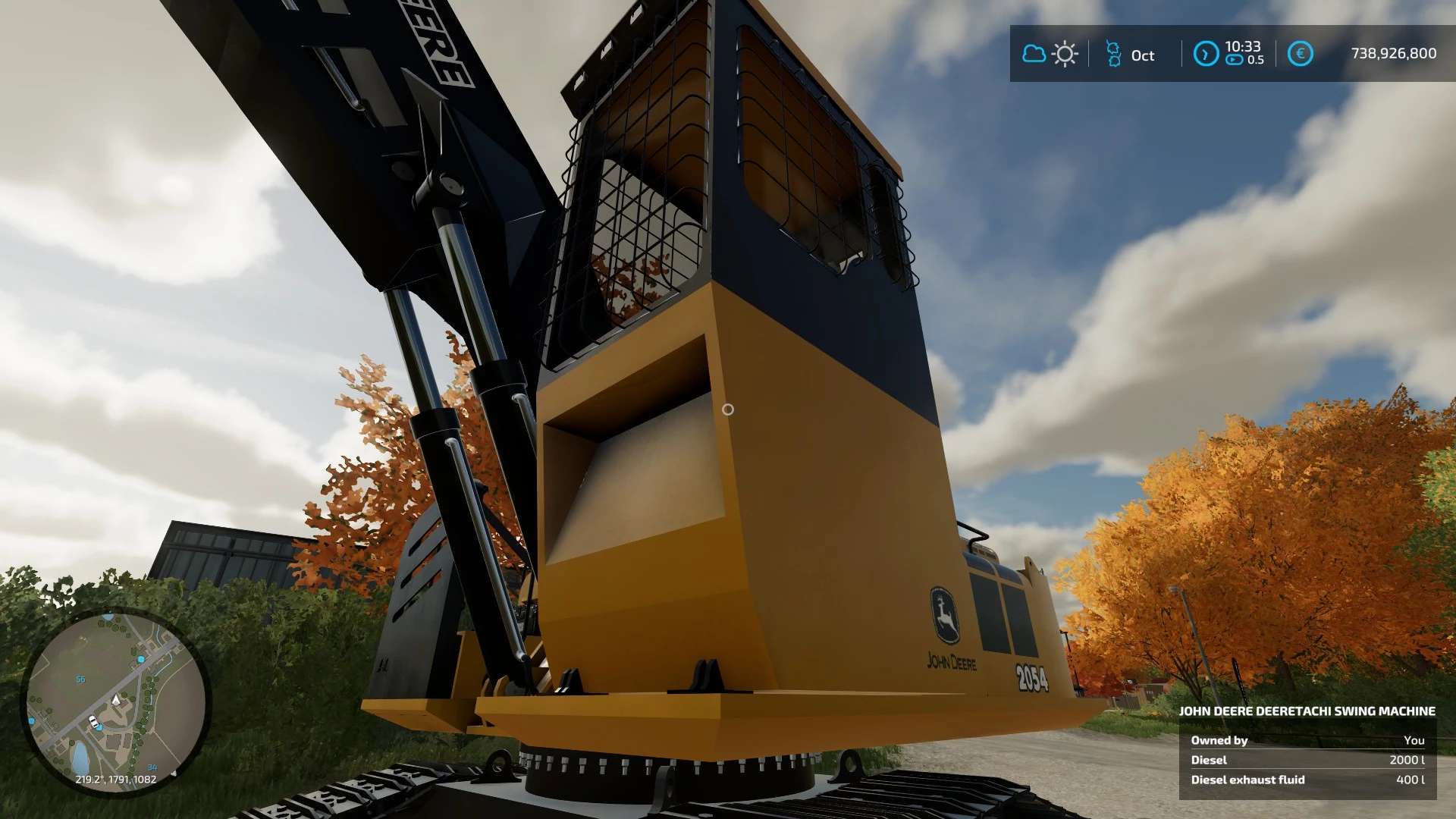Click the circular minimap

(115, 702)
